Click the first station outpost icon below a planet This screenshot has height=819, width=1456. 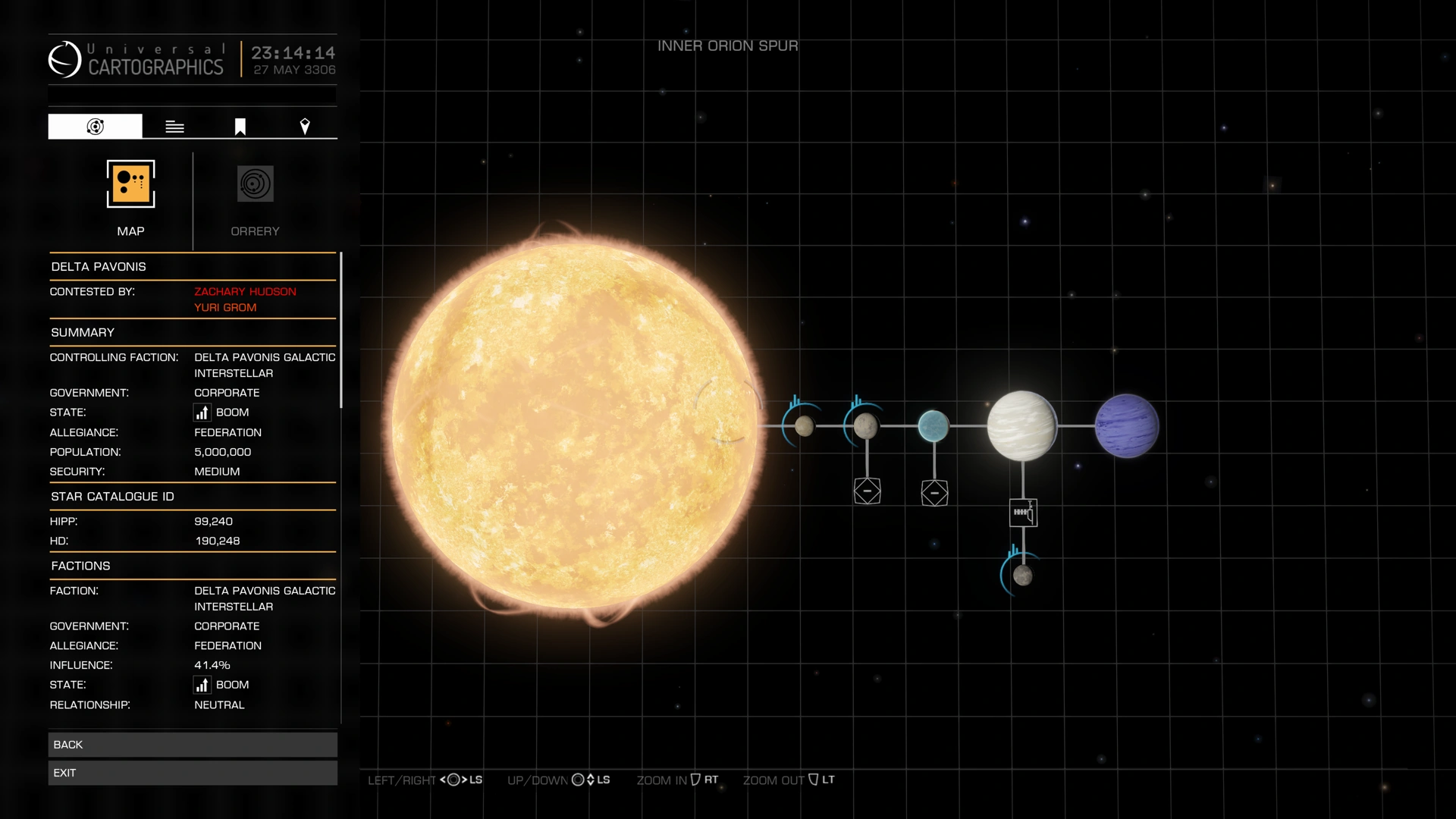[867, 491]
